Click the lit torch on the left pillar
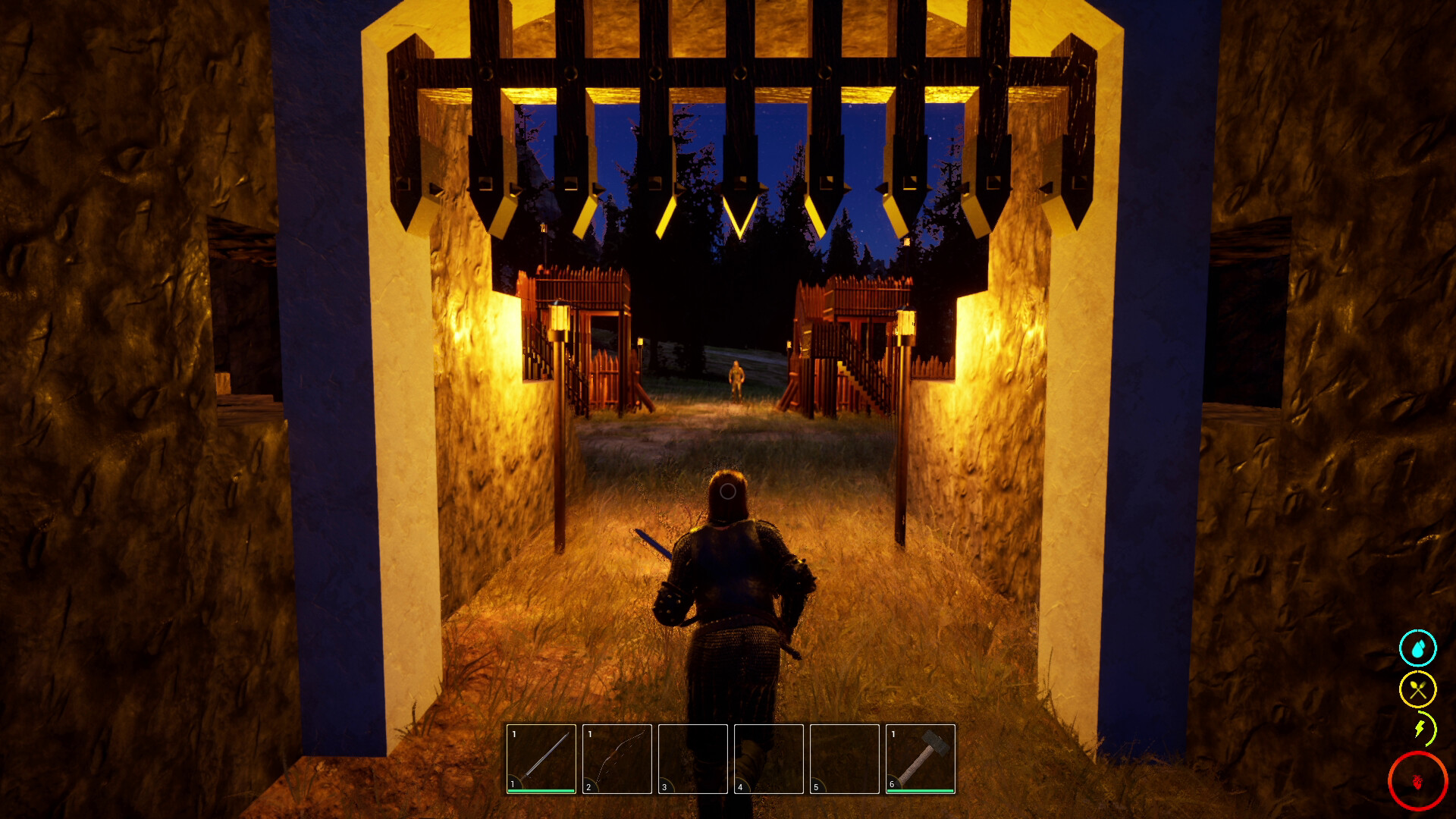 561,322
